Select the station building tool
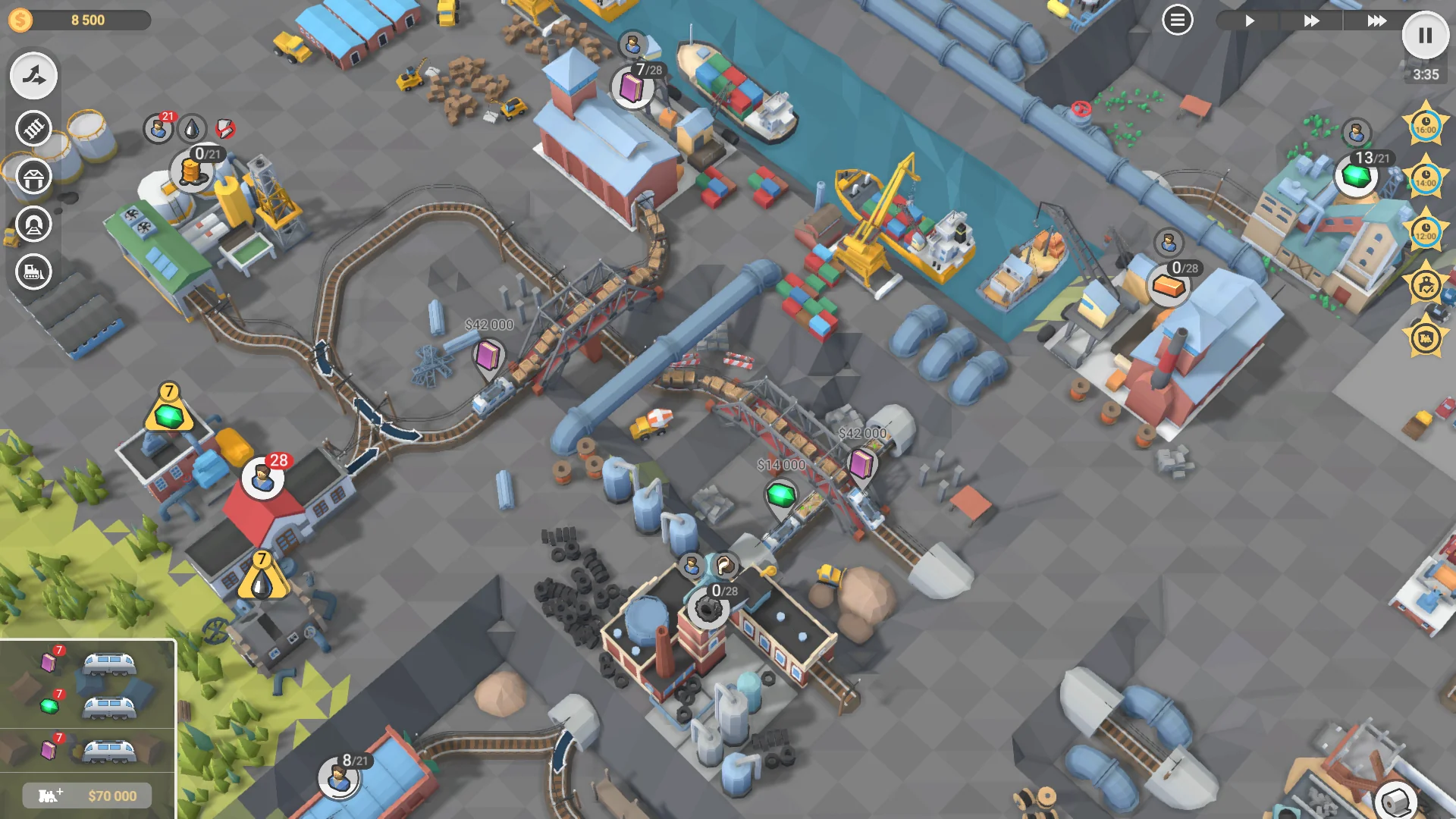The width and height of the screenshot is (1456, 819). (33, 177)
